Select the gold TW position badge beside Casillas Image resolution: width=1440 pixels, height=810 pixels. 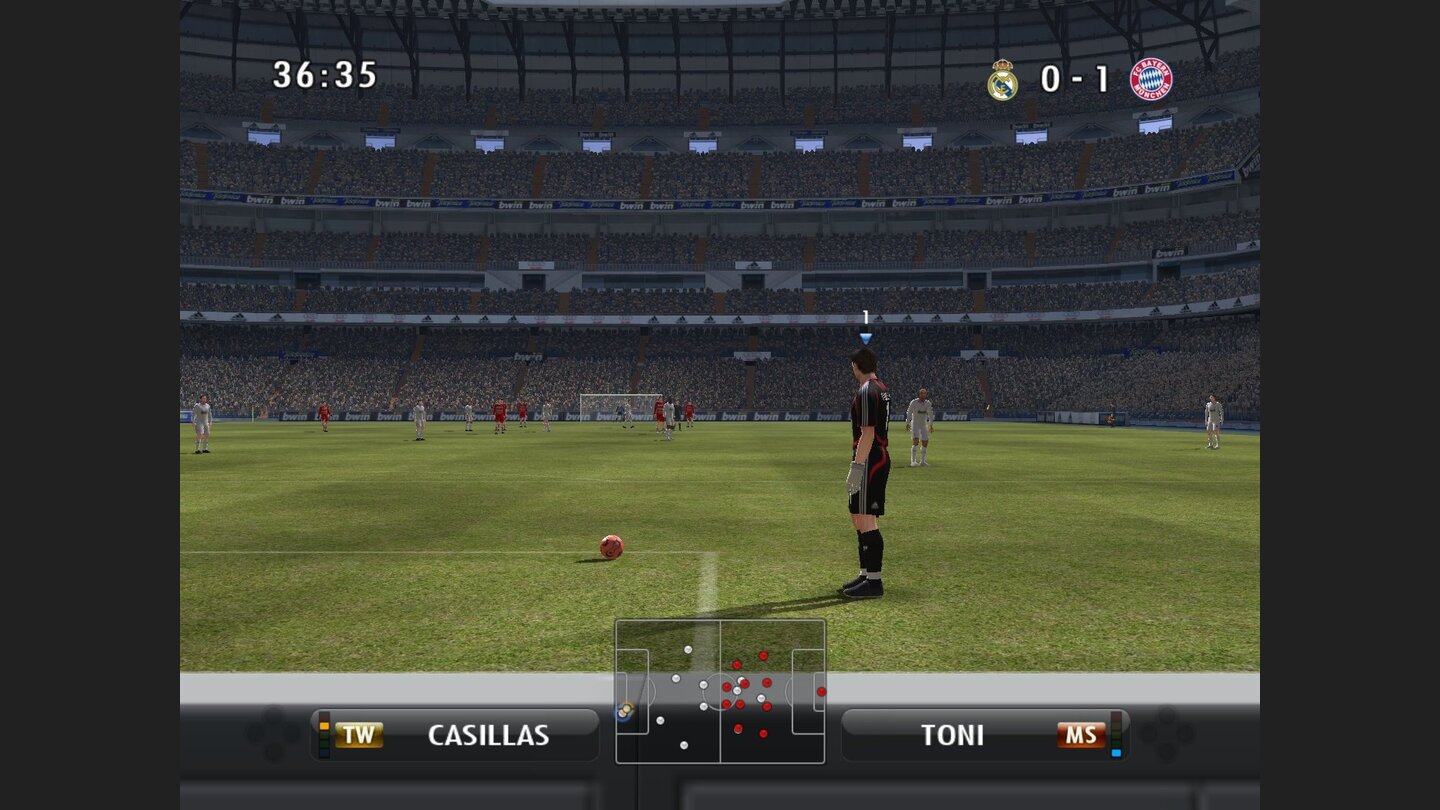coord(358,734)
